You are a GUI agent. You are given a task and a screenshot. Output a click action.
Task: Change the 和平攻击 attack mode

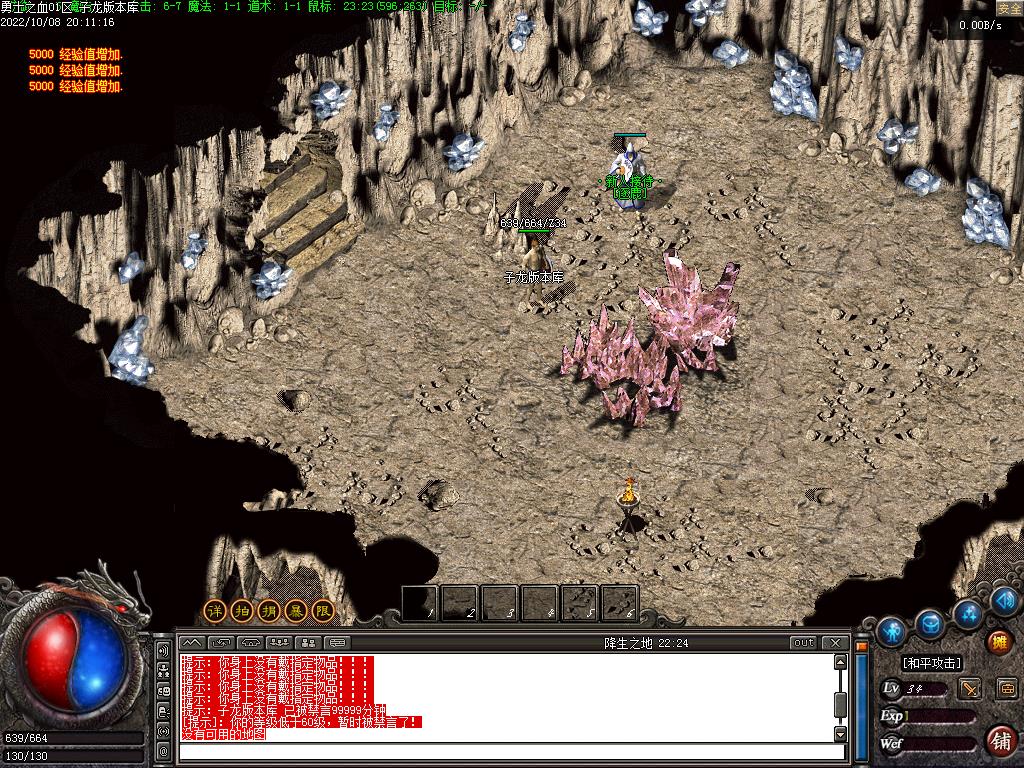tap(931, 663)
